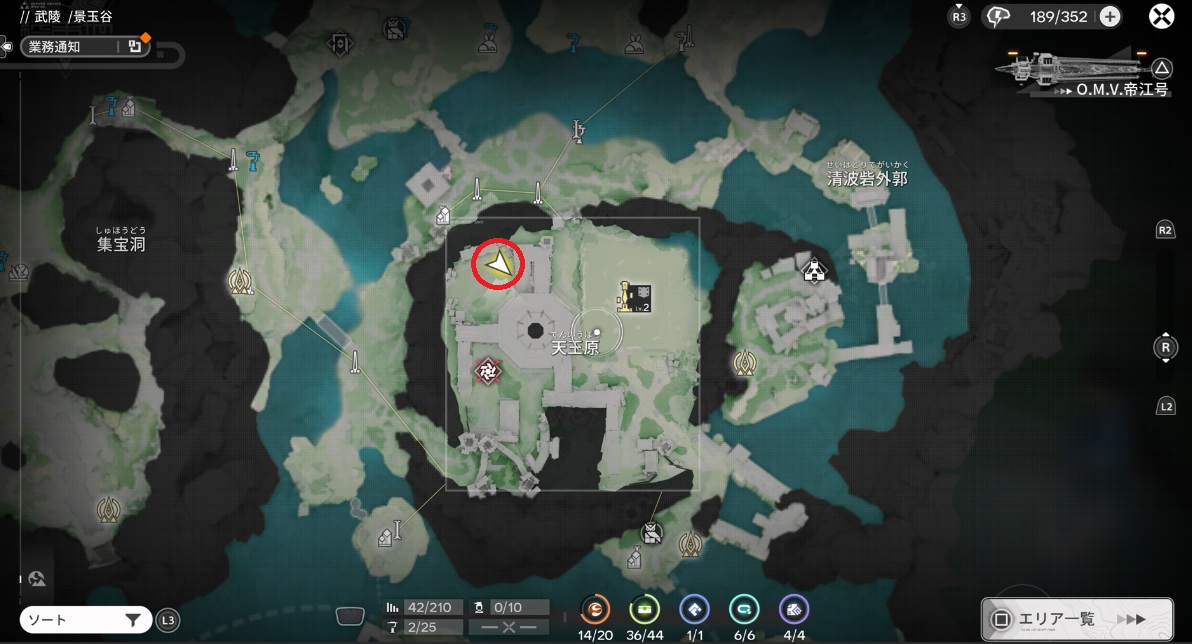Open the 業務通知 notification panel
The image size is (1192, 644).
point(84,46)
